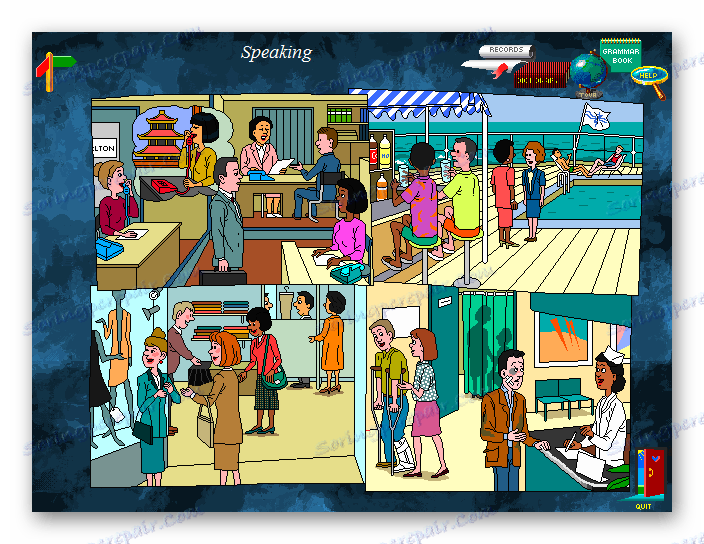Viewport: 704px width, 544px height.
Task: Click the globe Tour icon
Action: (x=587, y=75)
